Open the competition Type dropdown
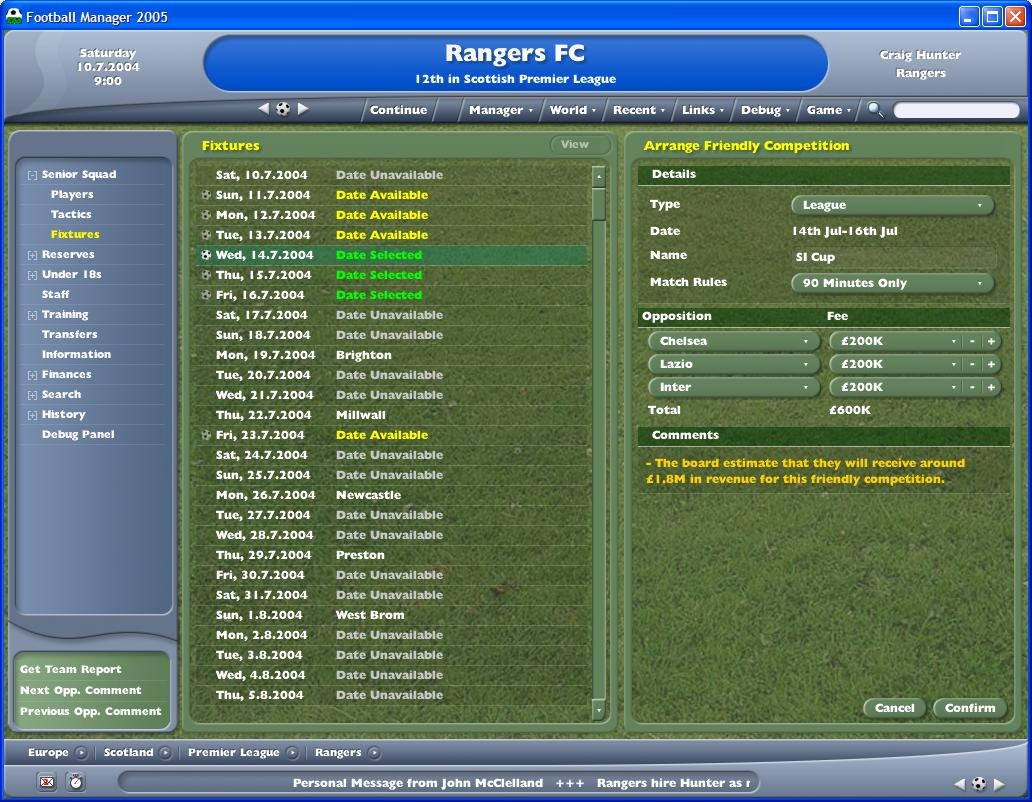1032x802 pixels. coord(892,205)
